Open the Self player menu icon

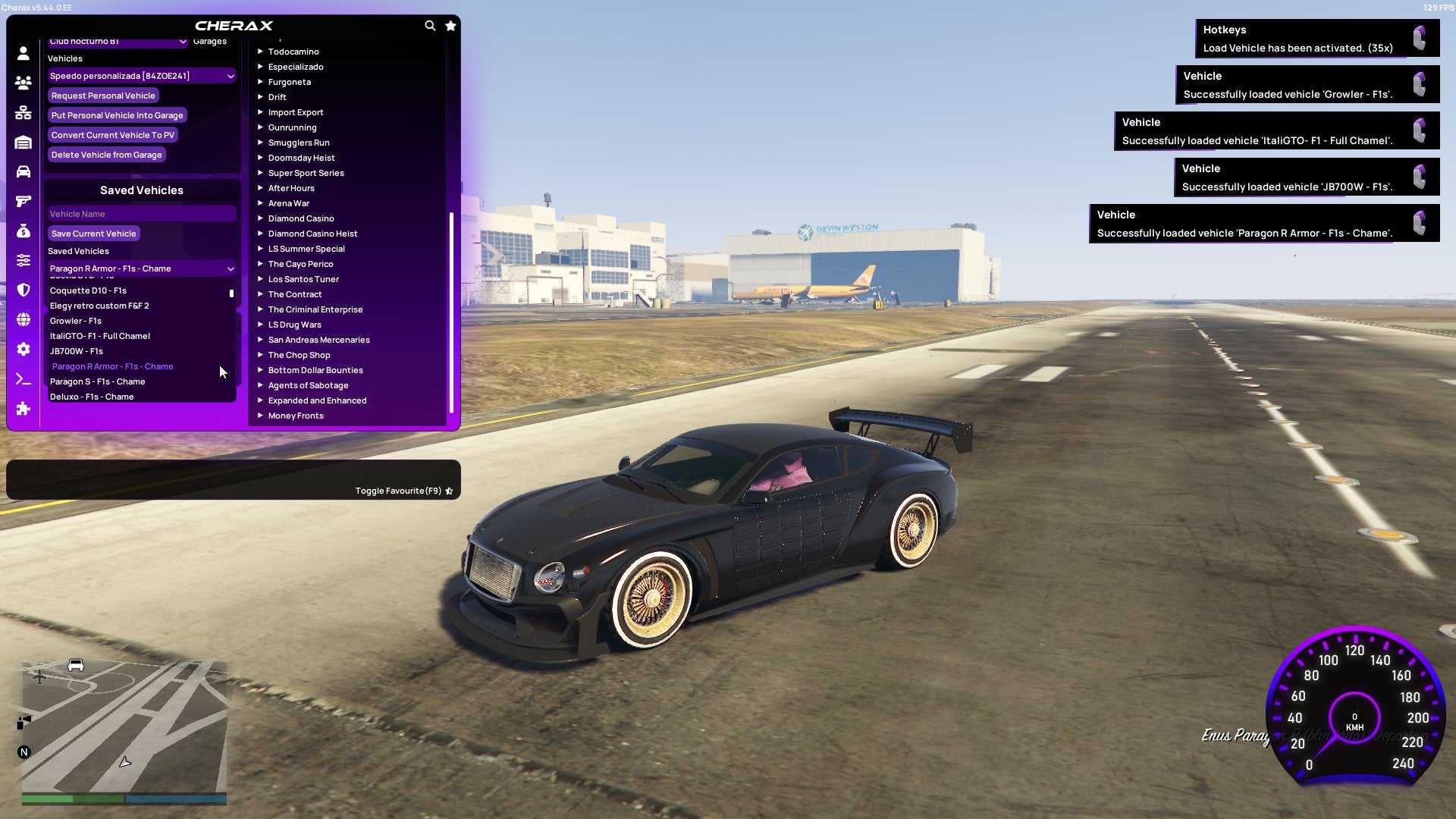[23, 53]
